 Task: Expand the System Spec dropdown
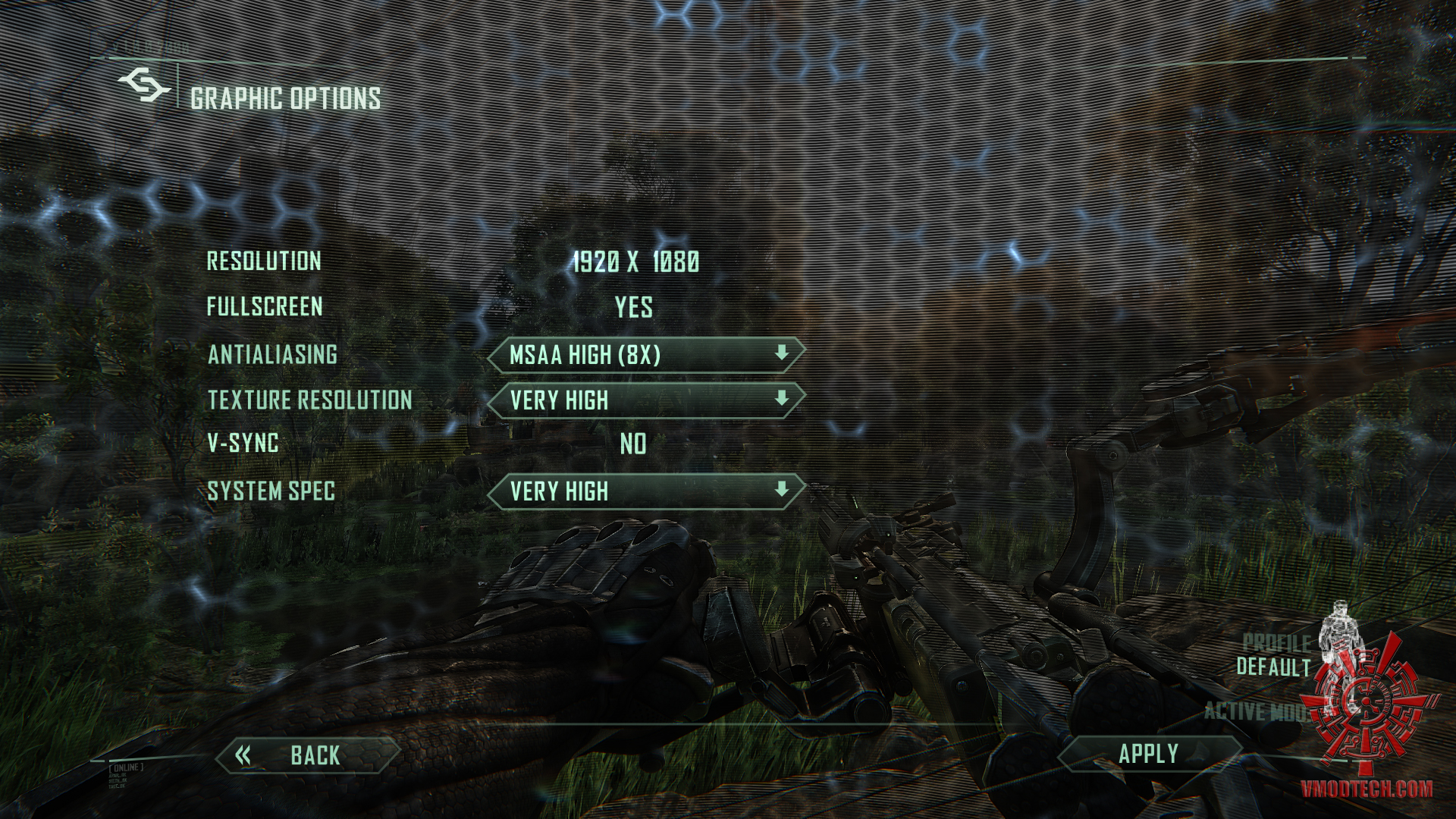(645, 491)
